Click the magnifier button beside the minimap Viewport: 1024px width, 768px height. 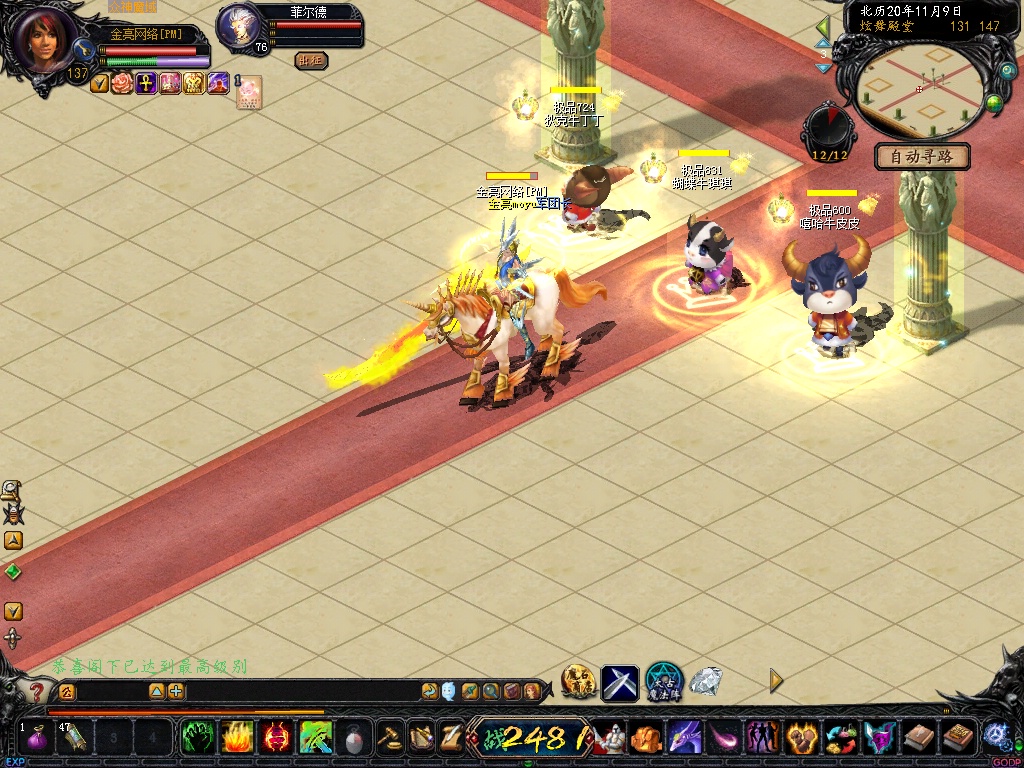click(x=1006, y=71)
